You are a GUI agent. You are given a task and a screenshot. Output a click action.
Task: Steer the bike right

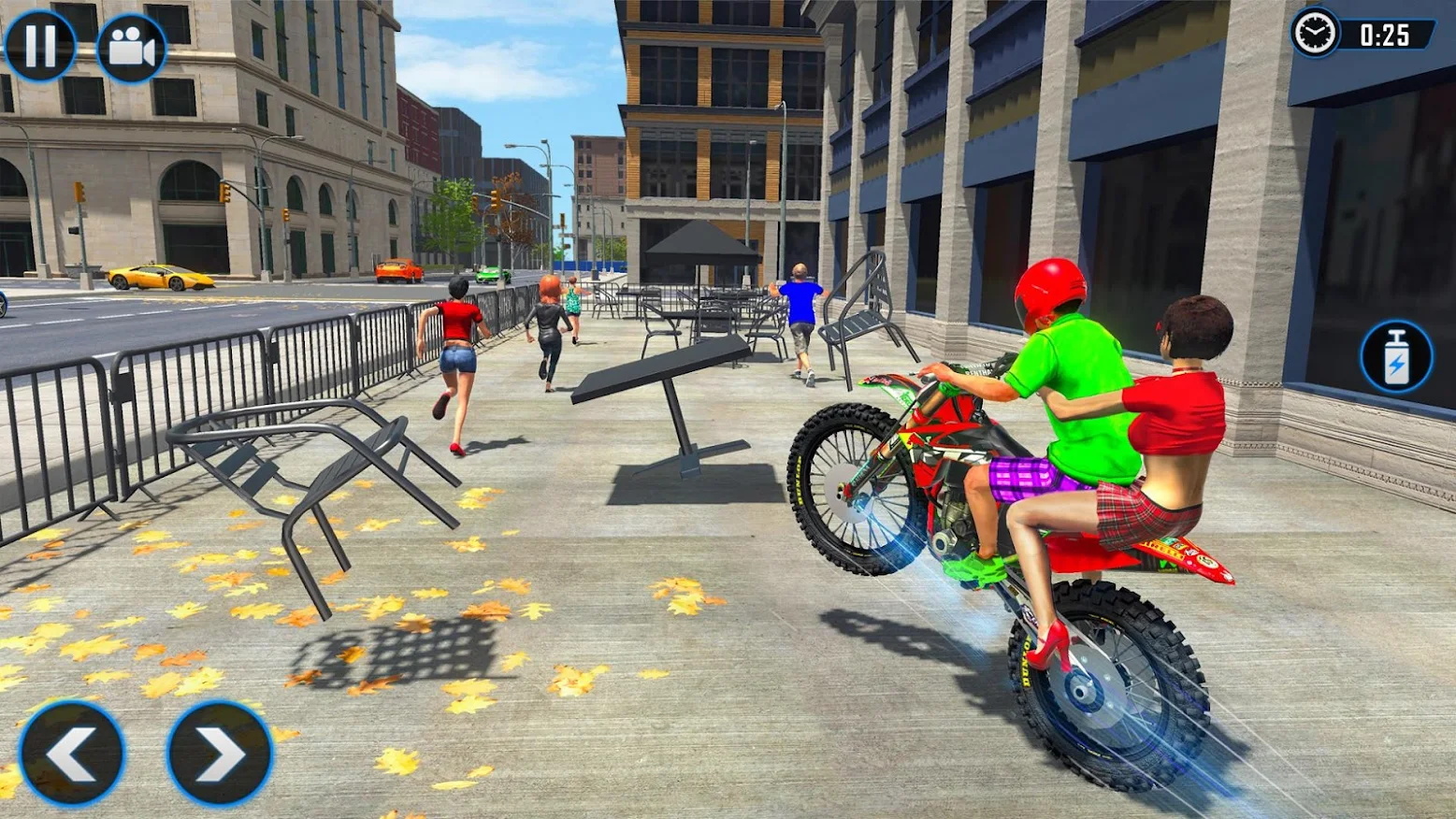click(220, 754)
